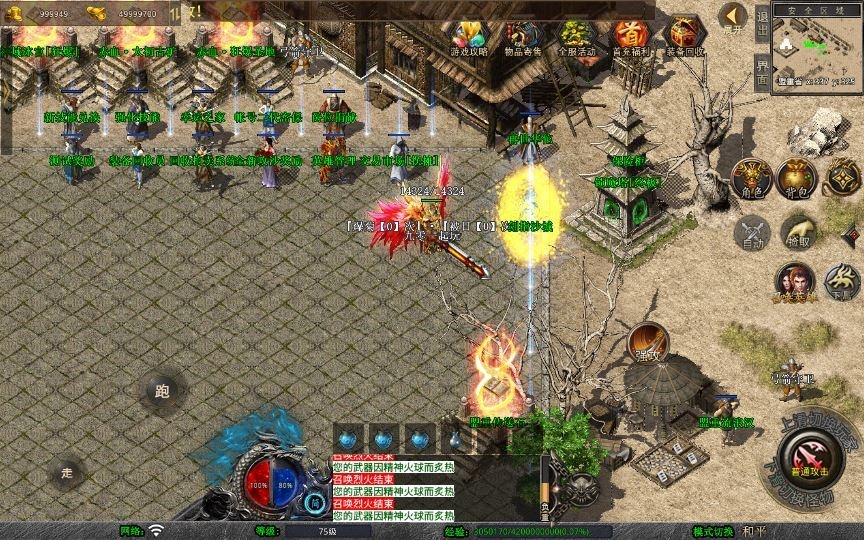This screenshot has height=540, width=864.
Task: Click the 退出 exit button
Action: pyautogui.click(x=762, y=21)
